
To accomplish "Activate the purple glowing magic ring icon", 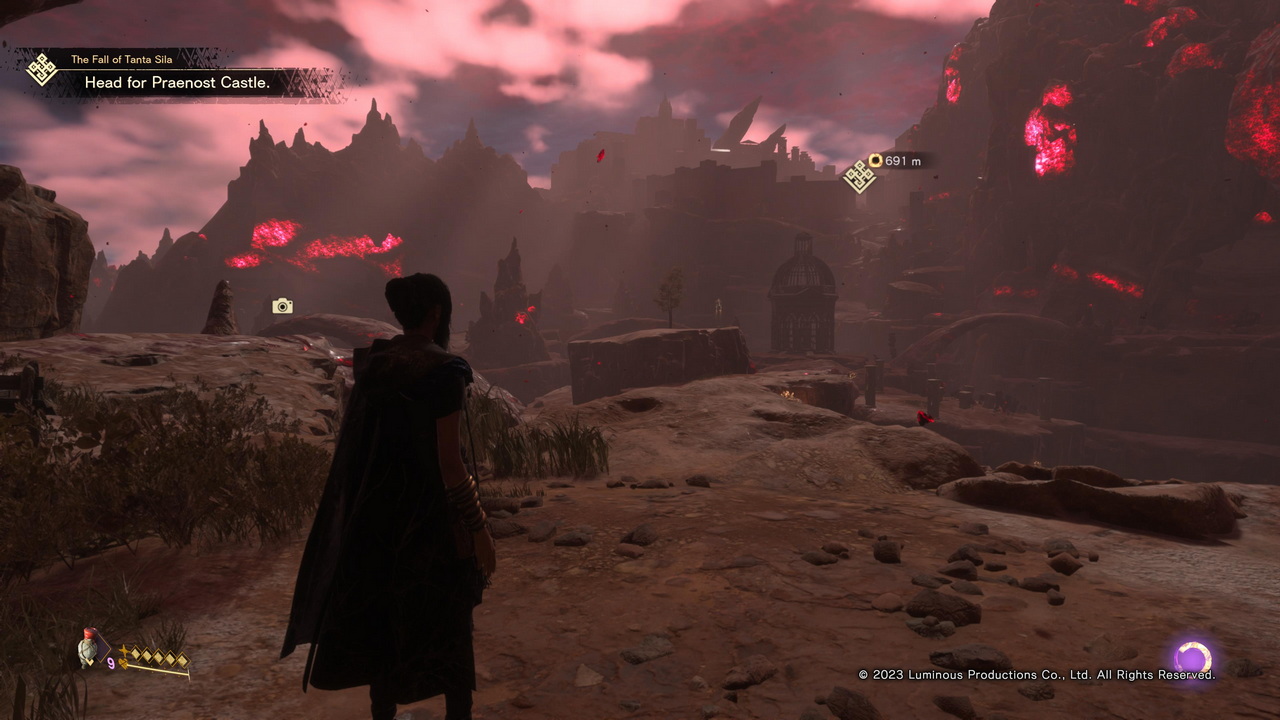I will pyautogui.click(x=1192, y=658).
